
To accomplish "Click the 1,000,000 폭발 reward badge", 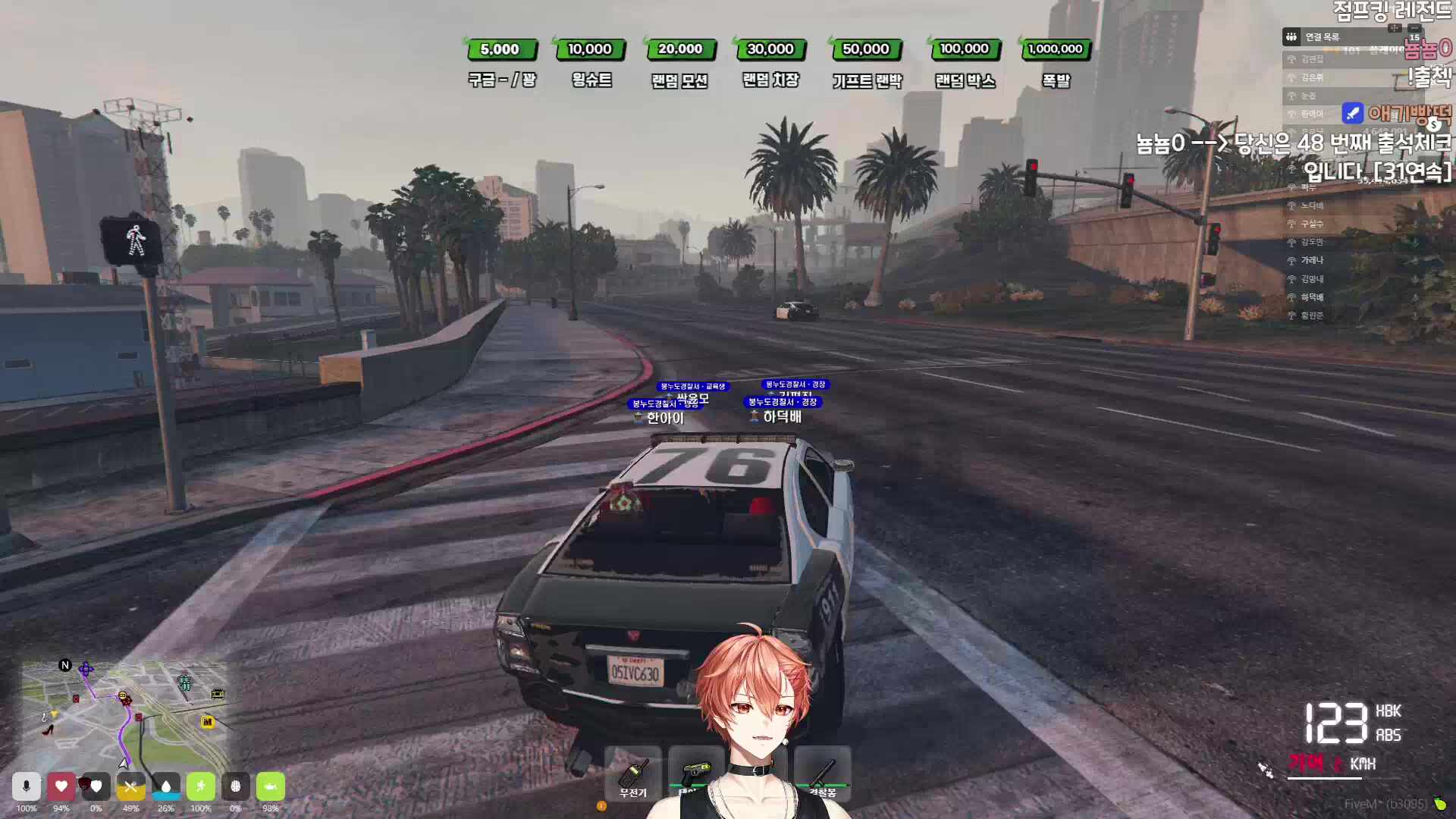I will [1055, 49].
